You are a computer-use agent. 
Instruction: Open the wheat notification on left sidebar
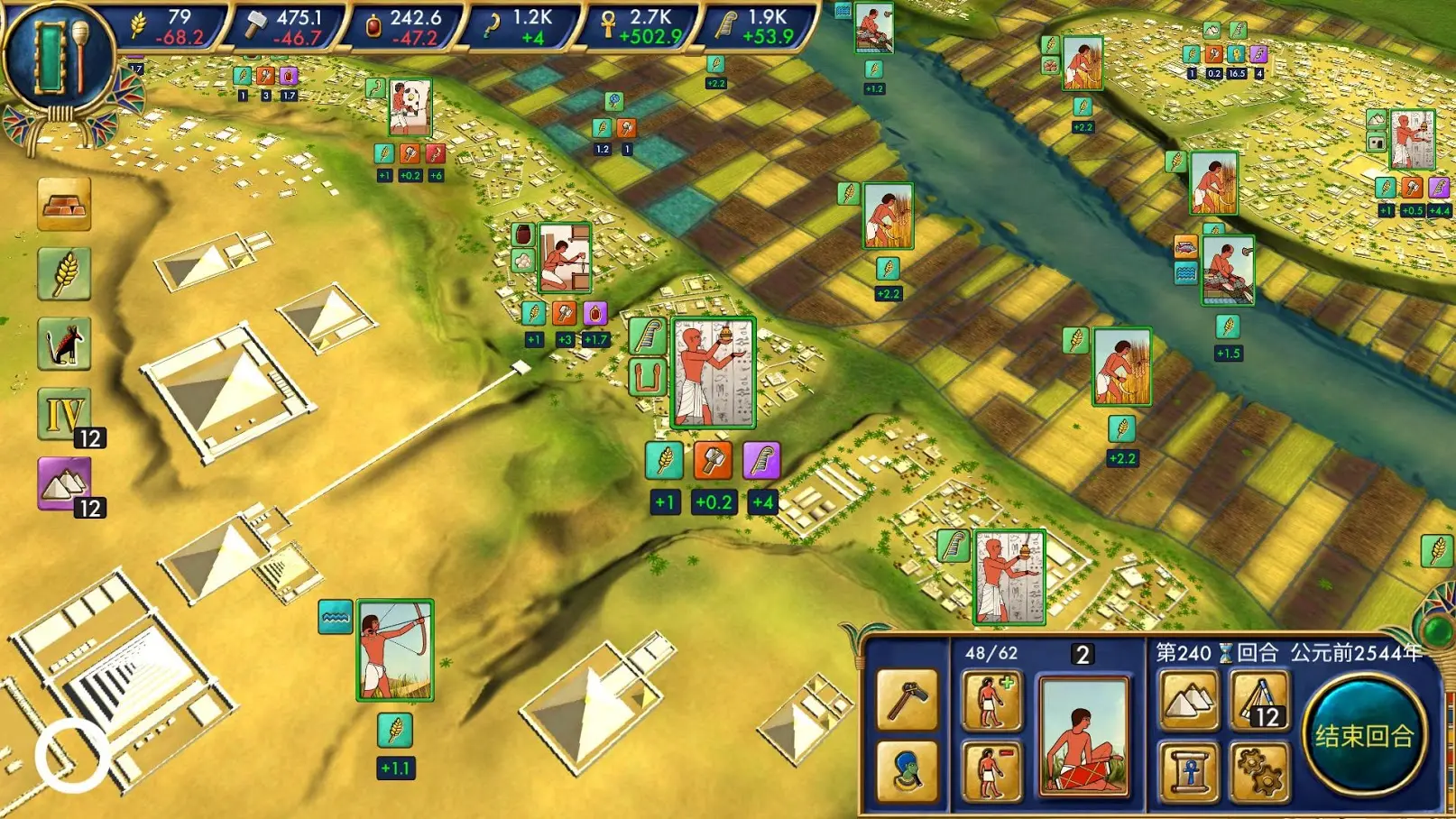click(64, 273)
